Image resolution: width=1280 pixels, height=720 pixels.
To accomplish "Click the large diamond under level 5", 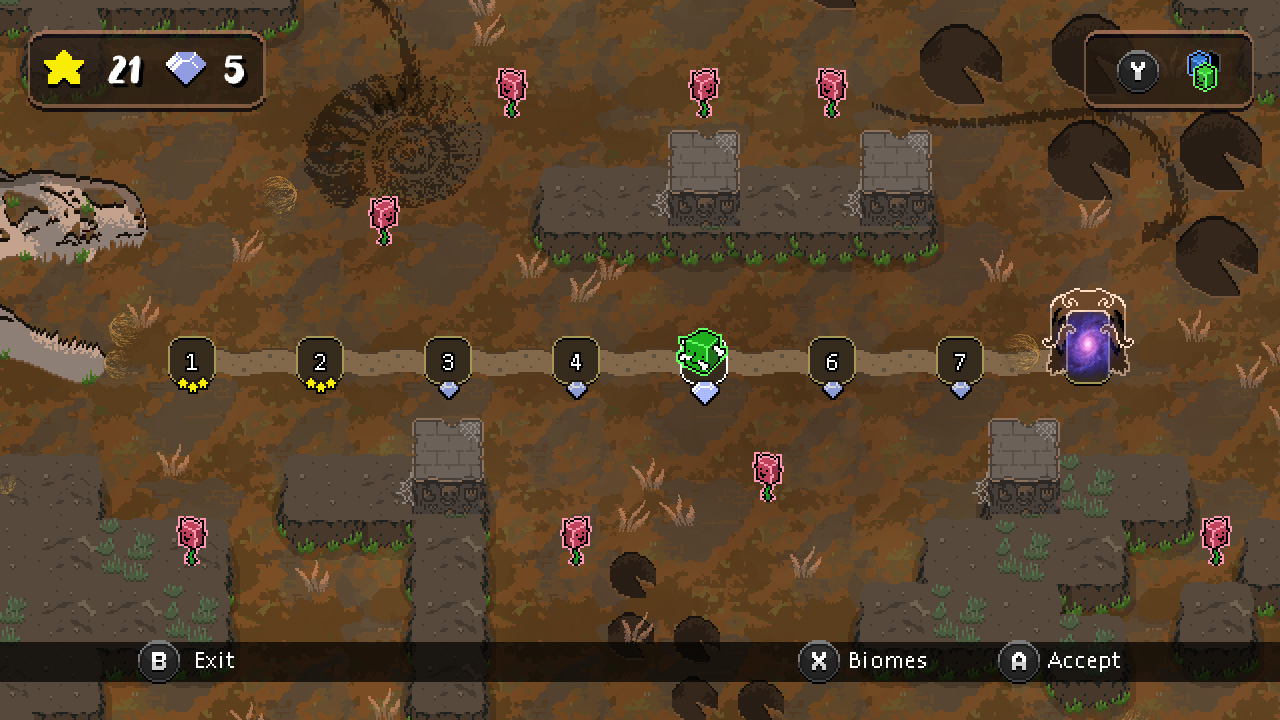I will coord(706,393).
